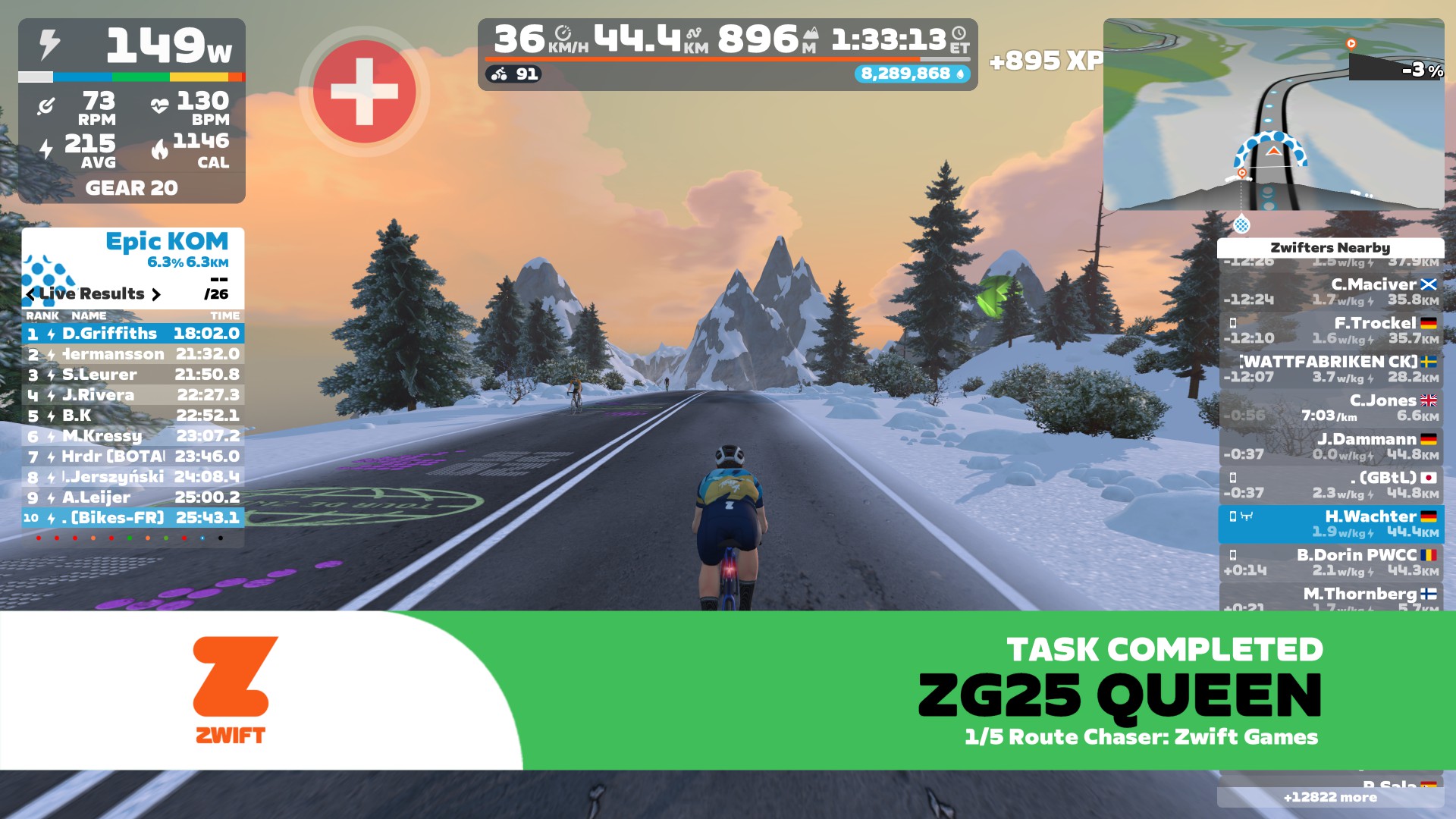Screen dimensions: 1456x819
Task: Select D.Griffiths in the KOM leaderboard
Action: (133, 334)
